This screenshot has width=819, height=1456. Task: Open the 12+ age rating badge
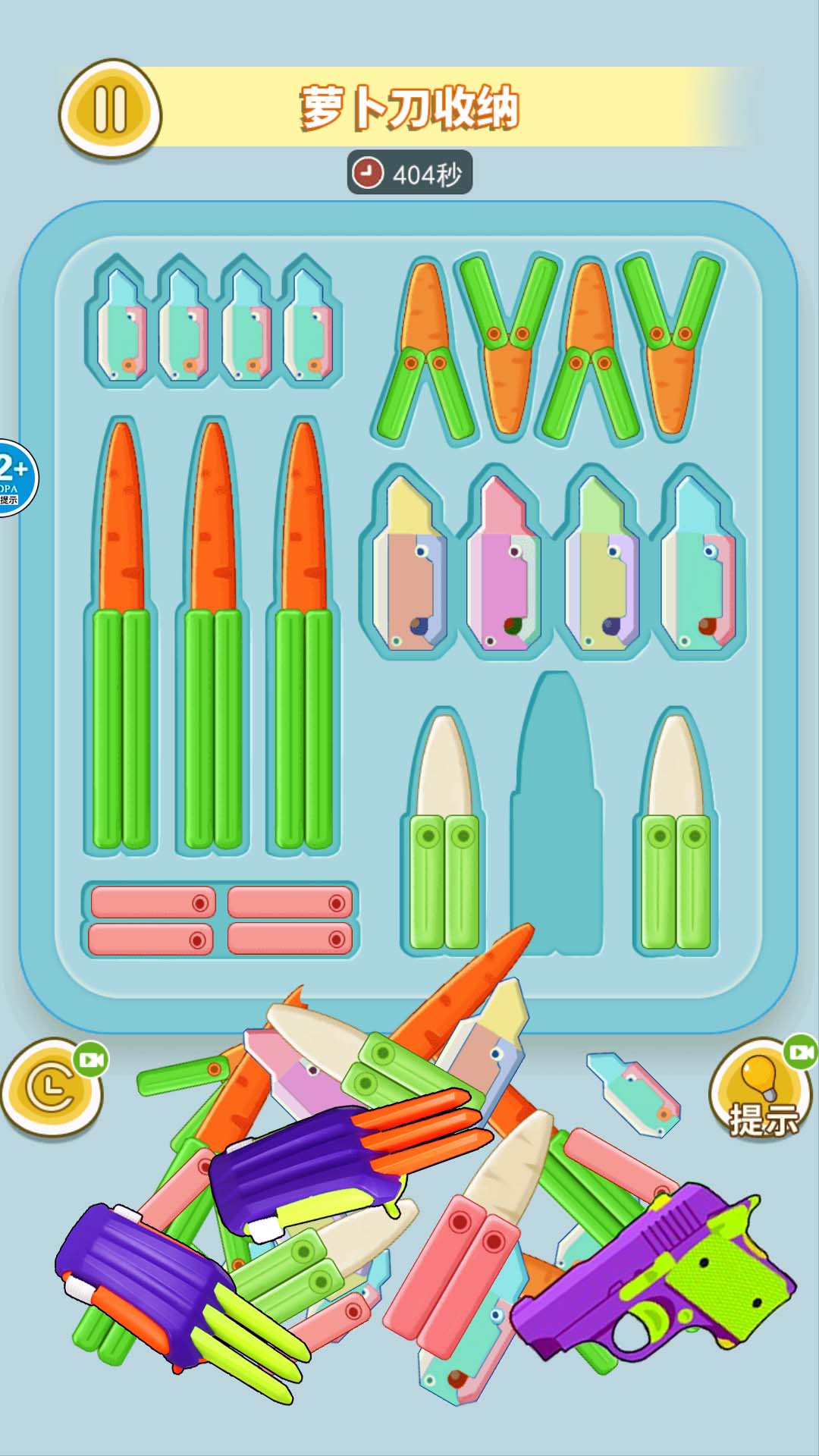click(14, 478)
